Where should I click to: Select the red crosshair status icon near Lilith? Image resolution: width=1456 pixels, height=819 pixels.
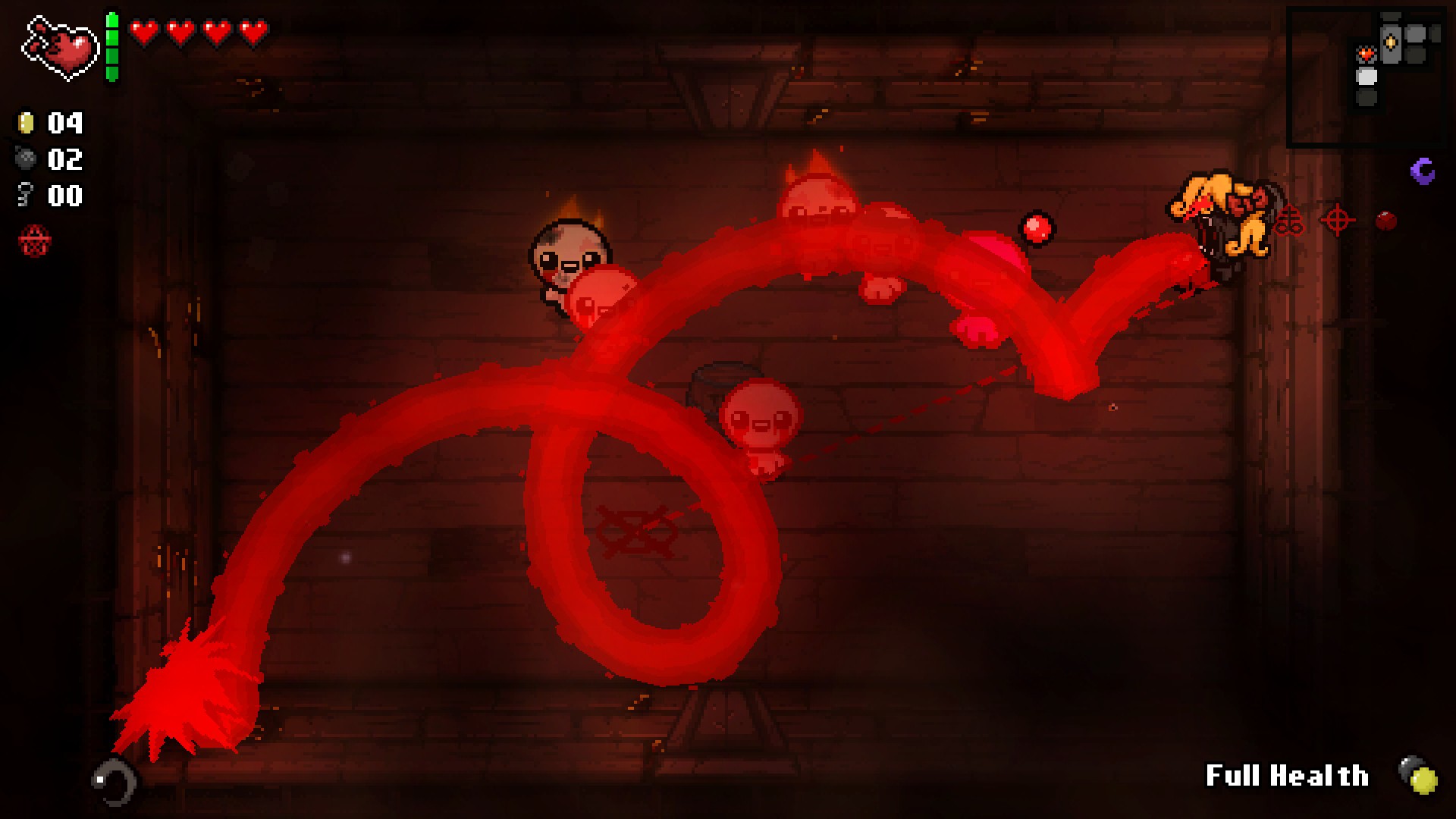tap(1338, 218)
